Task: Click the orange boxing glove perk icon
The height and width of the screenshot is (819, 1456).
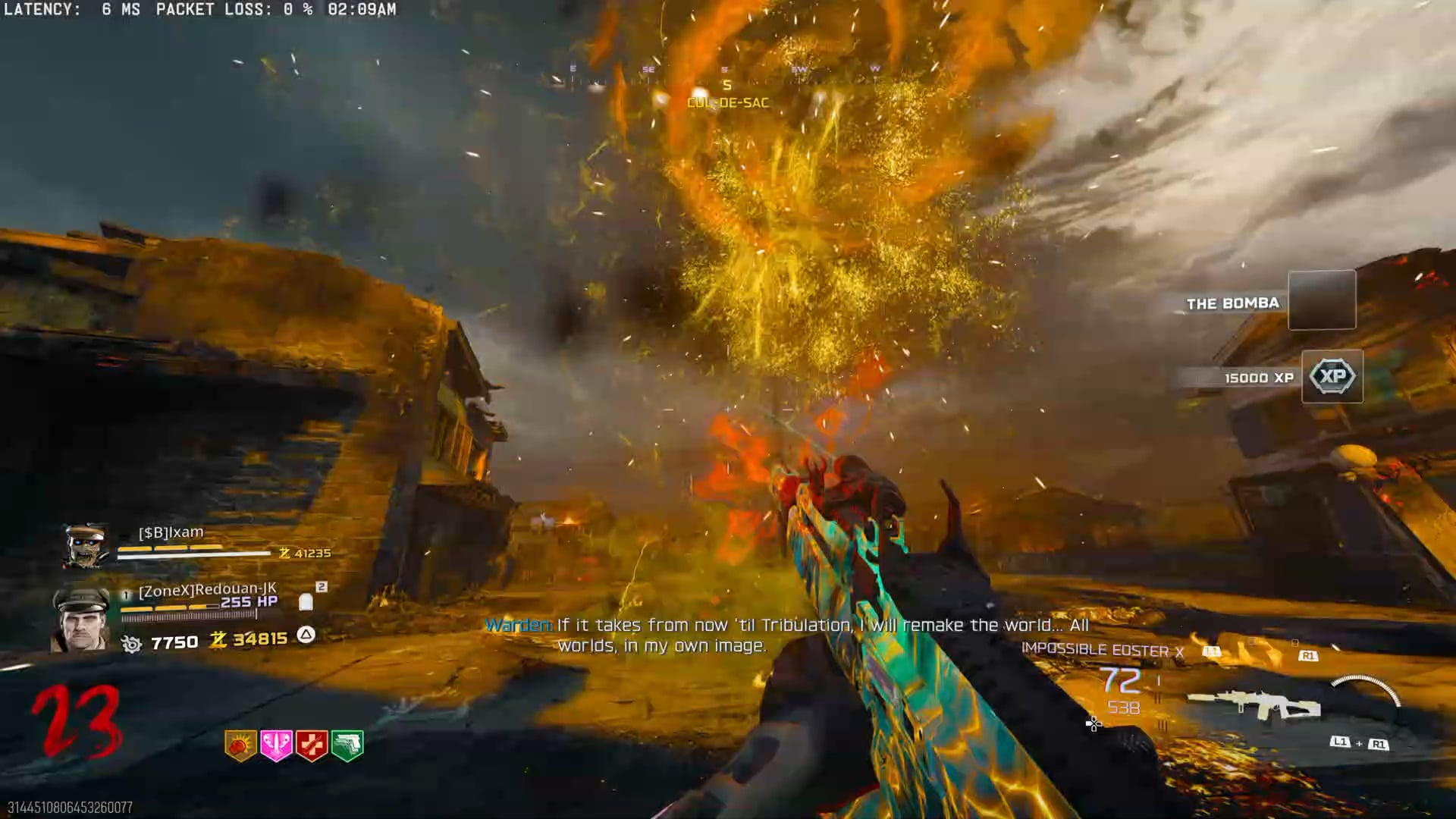Action: tap(240, 745)
